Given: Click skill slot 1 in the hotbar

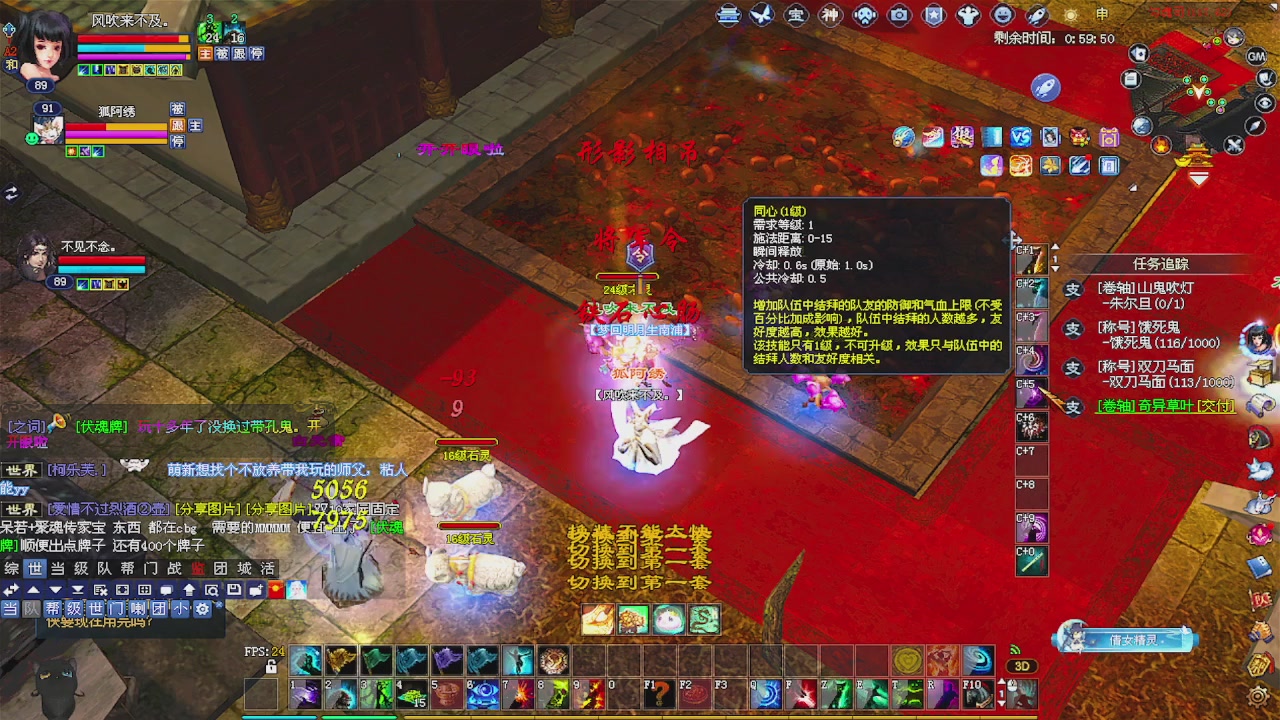Looking at the screenshot, I should (305, 694).
